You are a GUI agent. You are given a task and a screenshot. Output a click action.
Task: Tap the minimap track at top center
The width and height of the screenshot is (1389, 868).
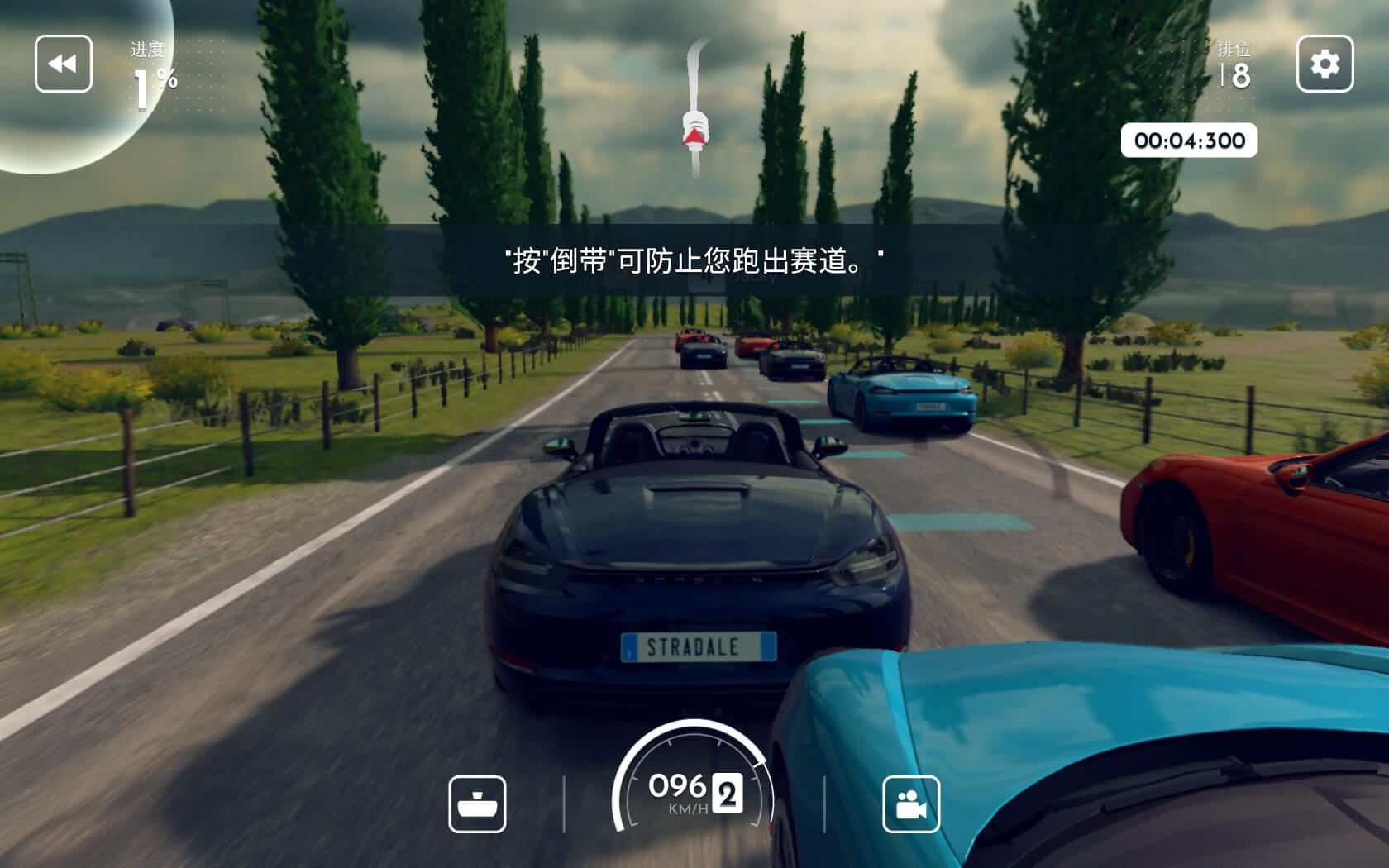(x=694, y=83)
